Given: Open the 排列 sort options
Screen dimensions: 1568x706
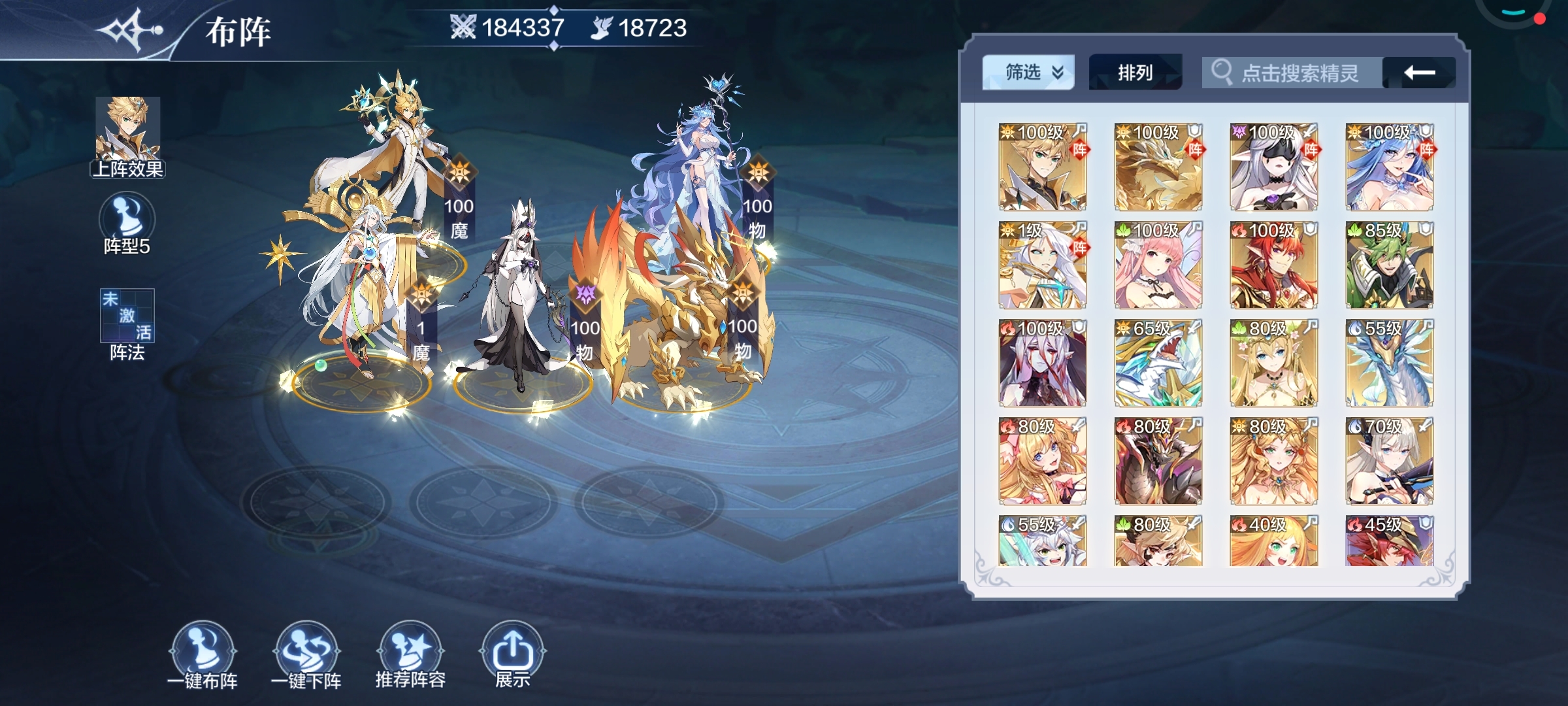Looking at the screenshot, I should coord(1135,72).
